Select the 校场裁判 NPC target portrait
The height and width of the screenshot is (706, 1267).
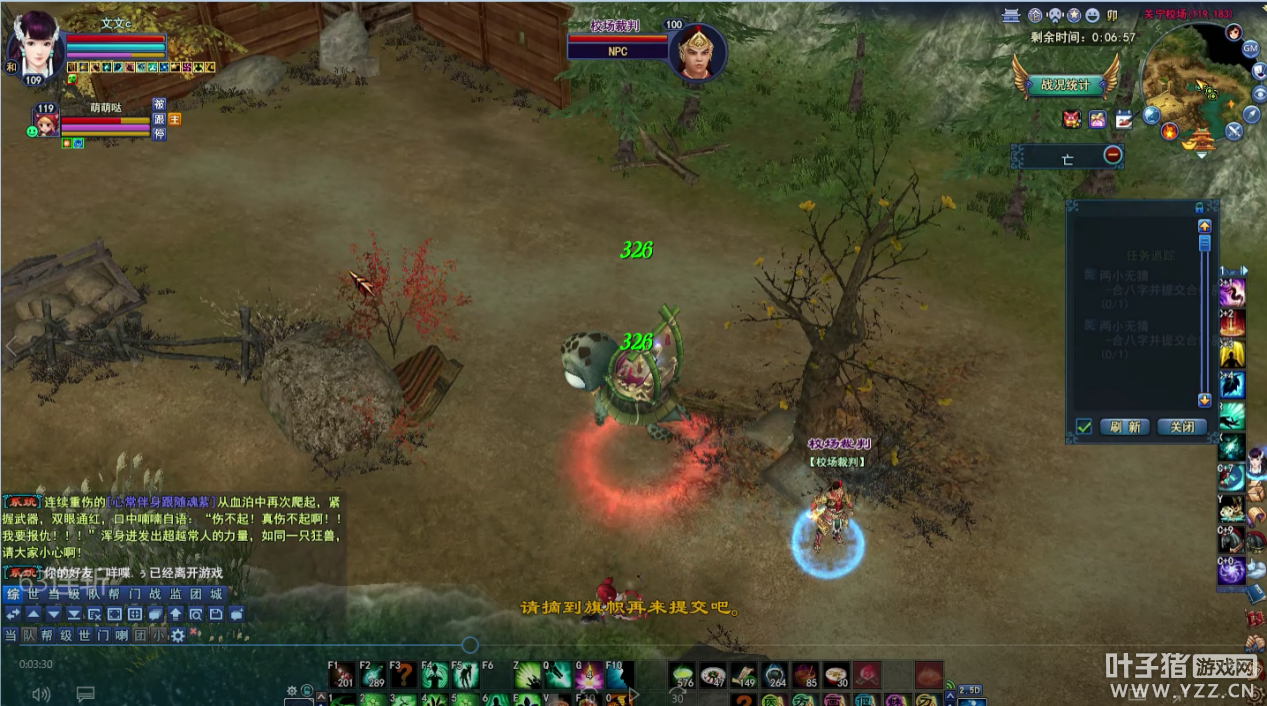click(x=696, y=52)
